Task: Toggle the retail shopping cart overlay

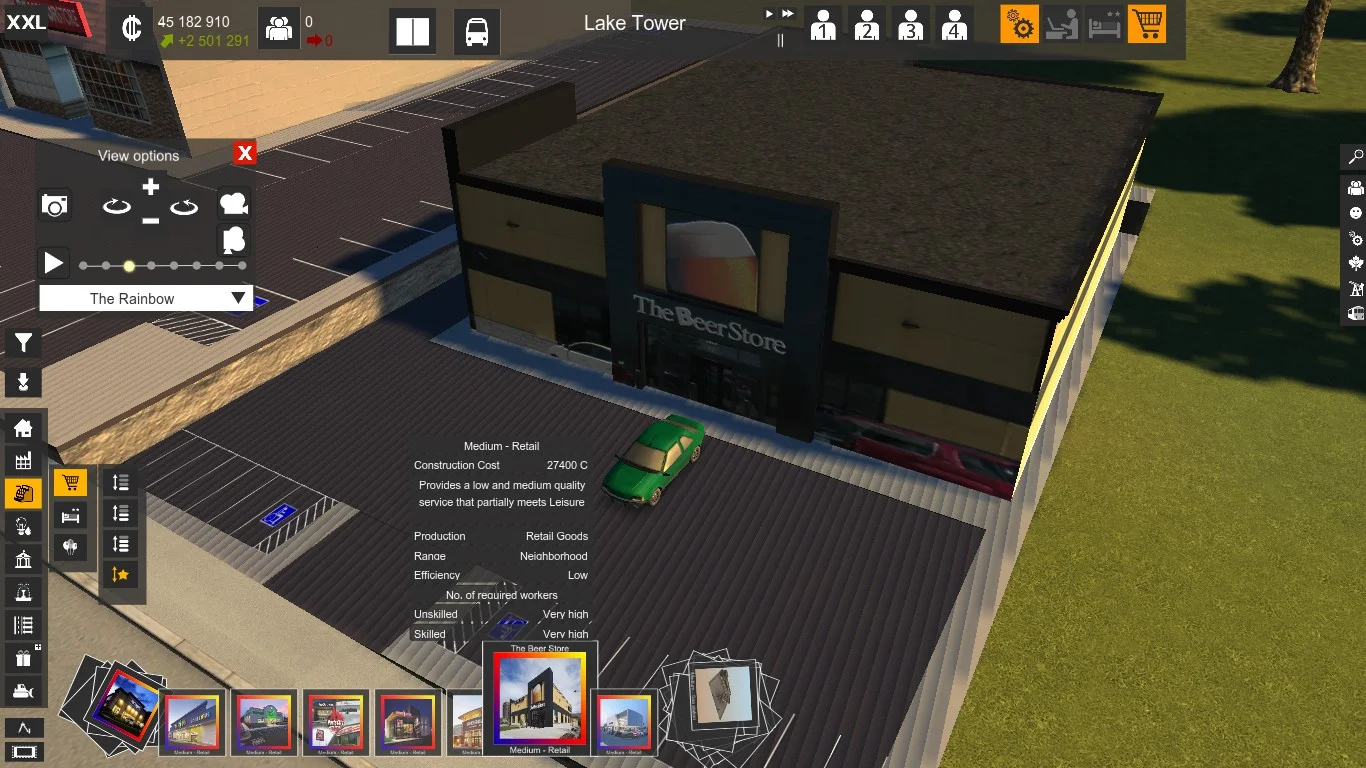Action: click(x=1147, y=24)
